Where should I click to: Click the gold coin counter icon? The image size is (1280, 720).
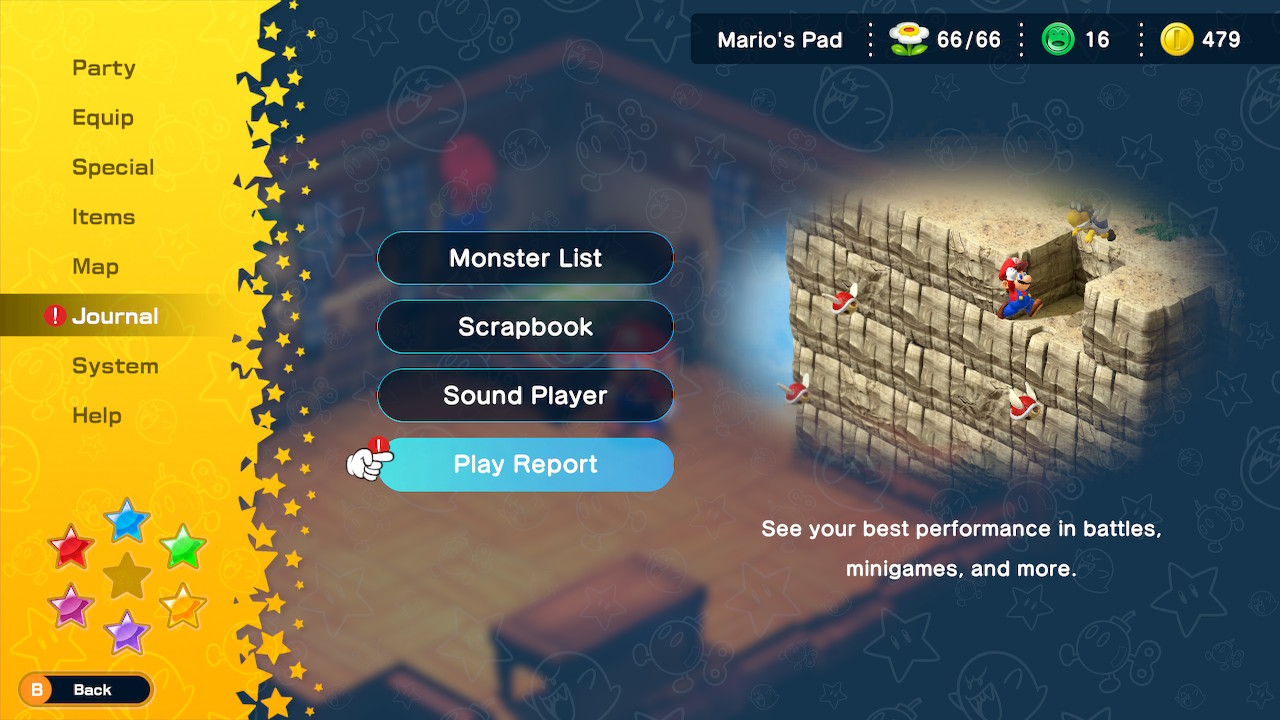pos(1178,40)
